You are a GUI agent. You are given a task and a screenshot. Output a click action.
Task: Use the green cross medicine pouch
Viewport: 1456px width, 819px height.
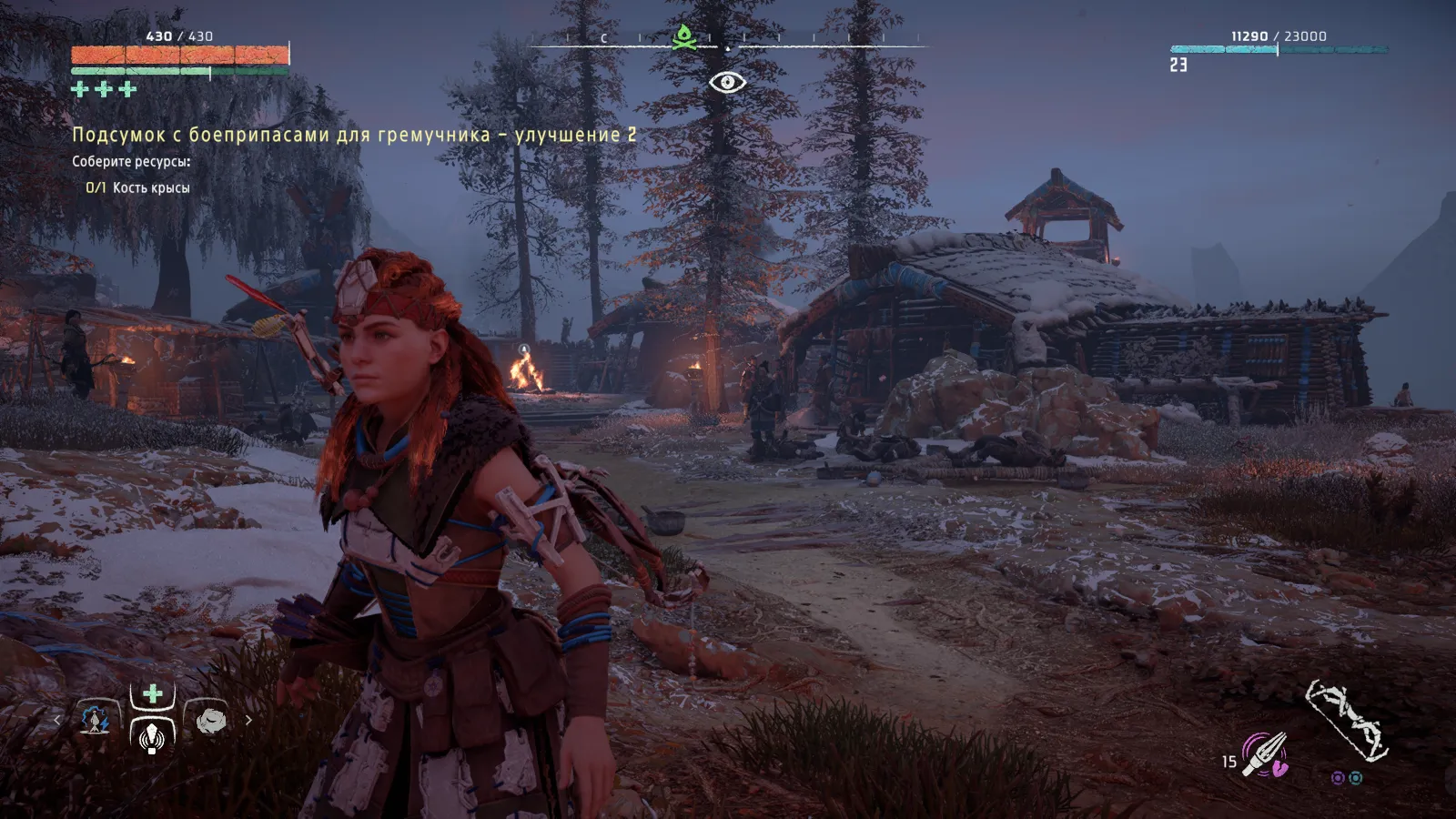(152, 694)
